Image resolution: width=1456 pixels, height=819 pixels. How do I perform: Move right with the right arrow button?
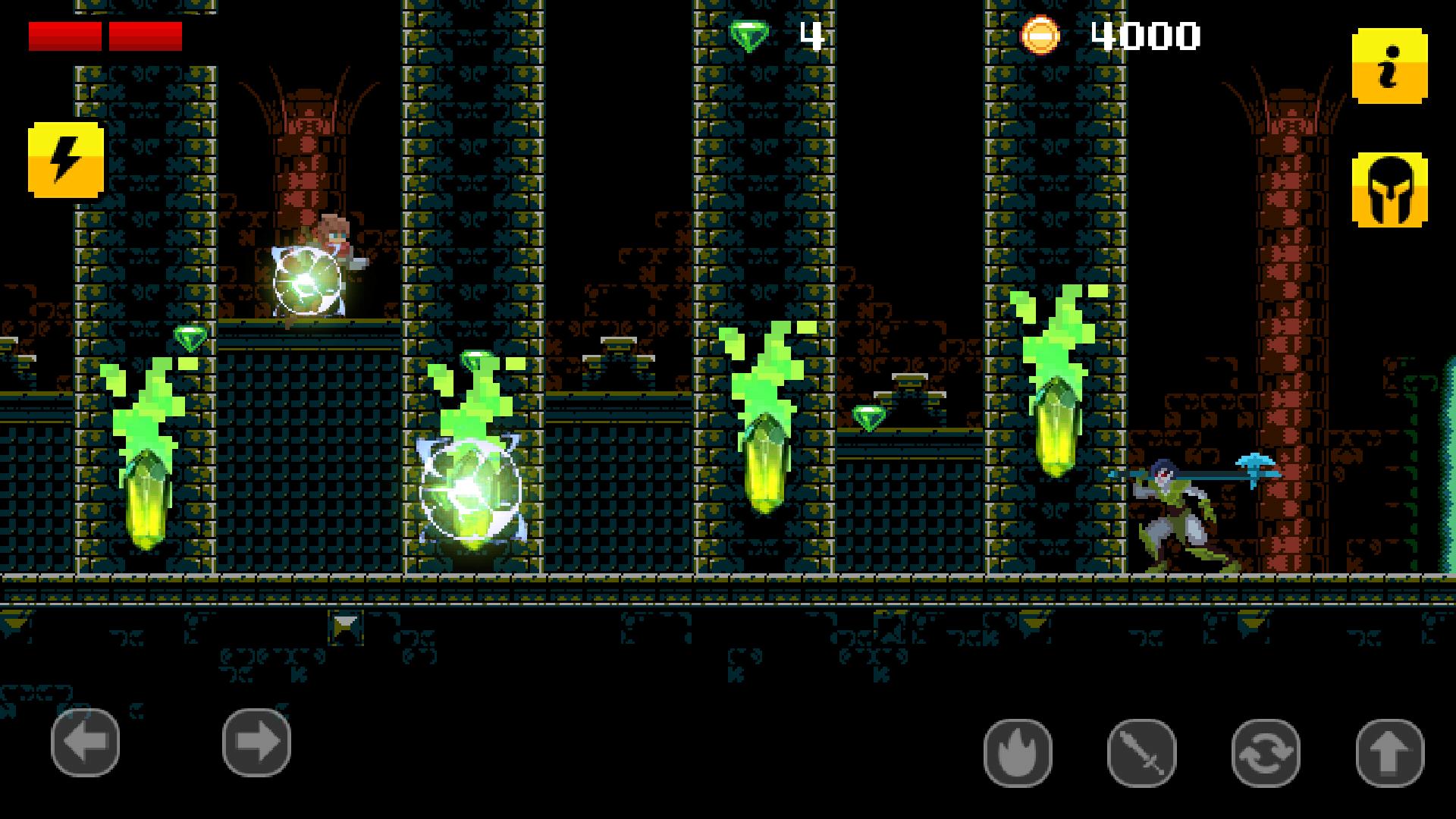[x=256, y=742]
